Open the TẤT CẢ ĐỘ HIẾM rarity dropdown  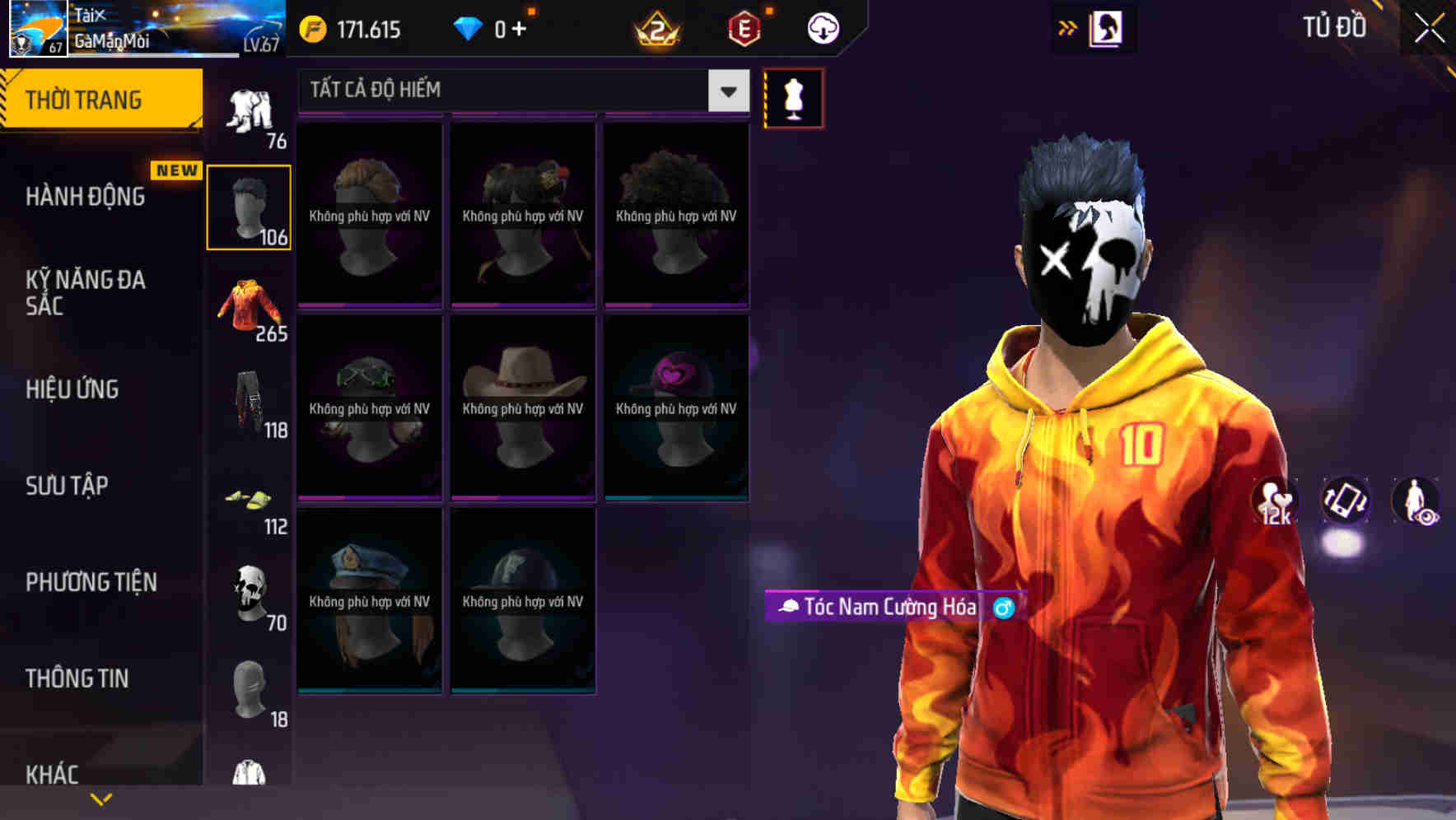519,91
